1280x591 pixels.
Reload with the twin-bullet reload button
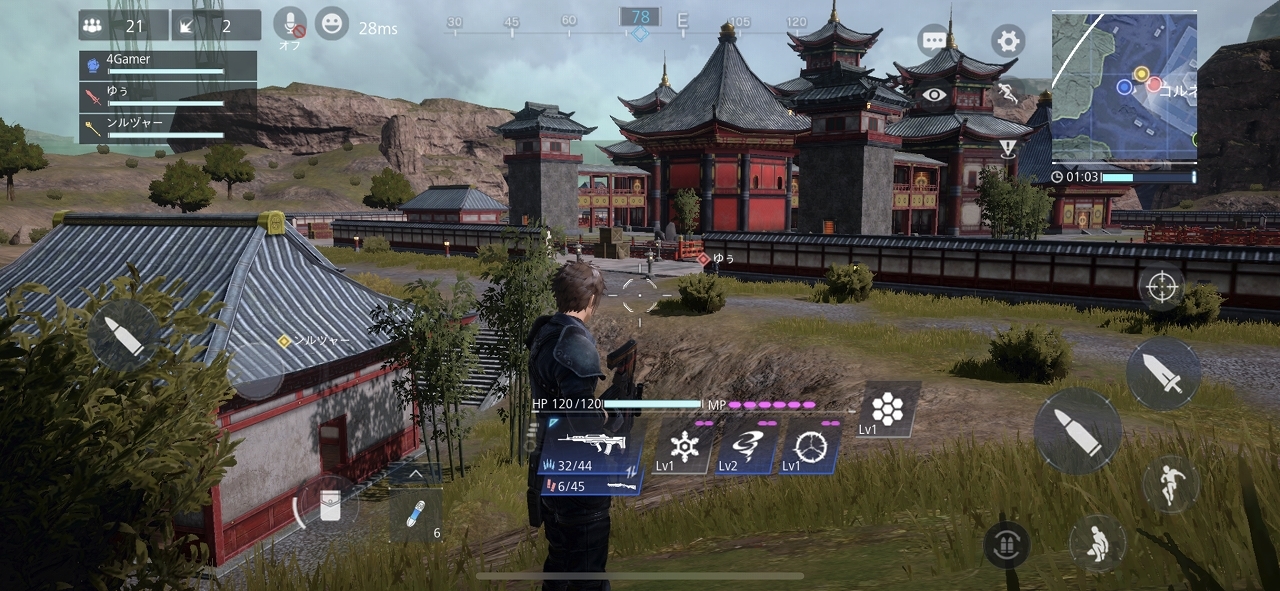pos(1007,545)
